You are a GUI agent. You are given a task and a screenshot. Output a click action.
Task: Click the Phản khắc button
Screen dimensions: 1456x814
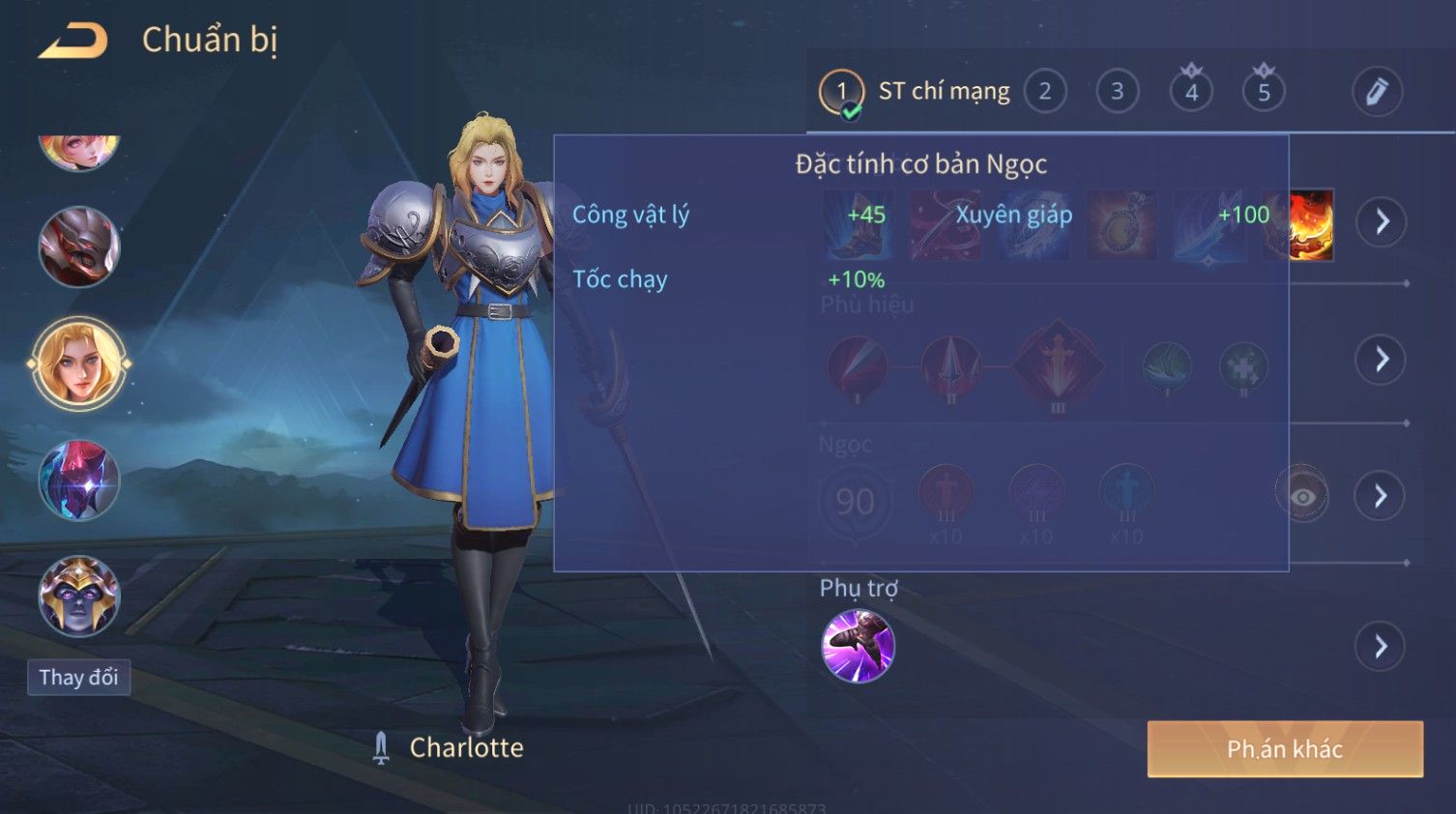point(1285,749)
